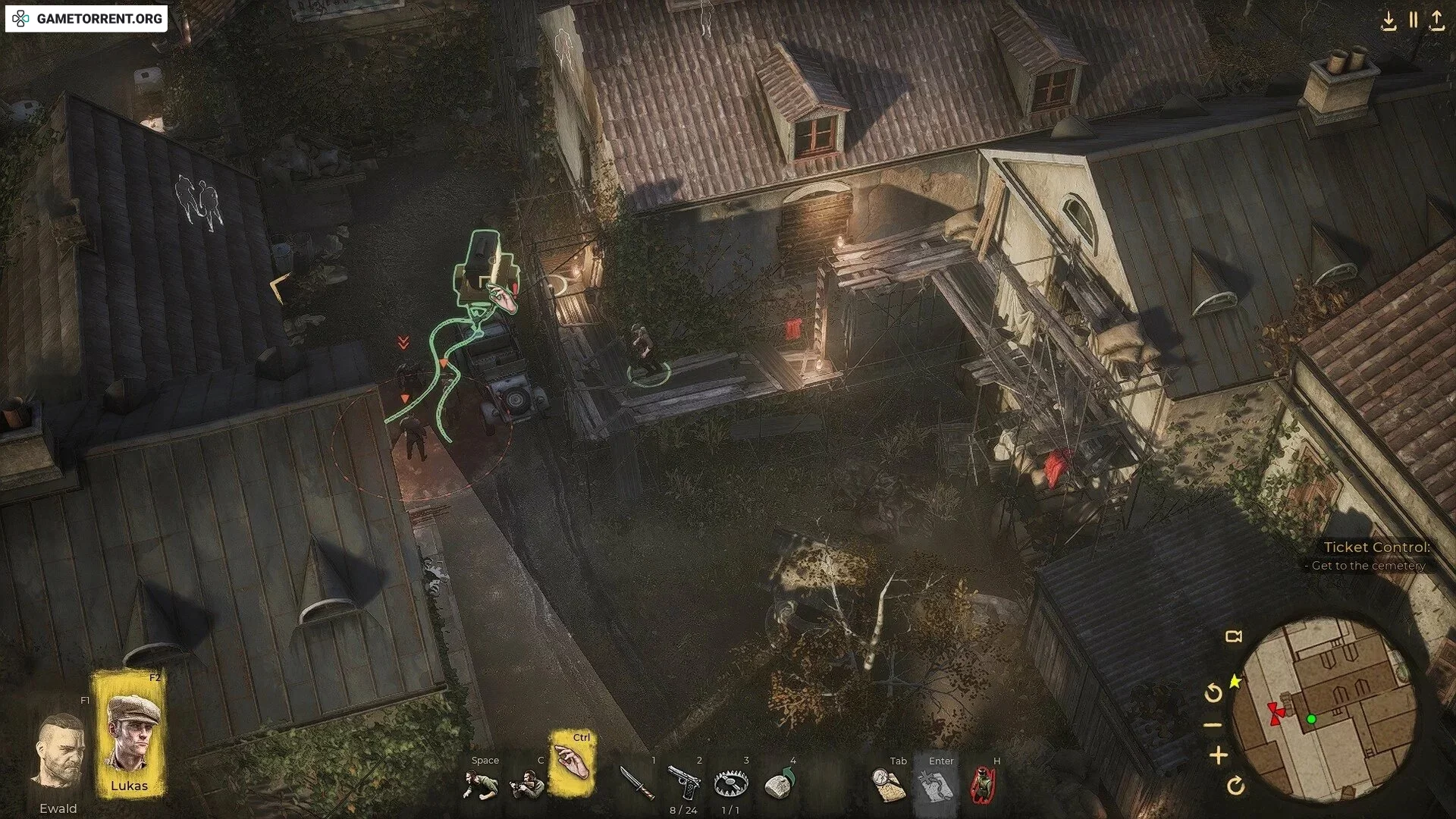
Task: Toggle the camera icon beside the minimap
Action: coord(1234,637)
